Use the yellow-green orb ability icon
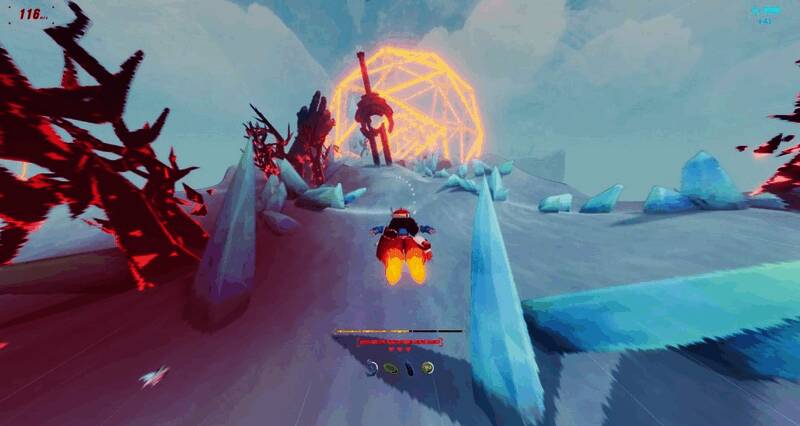The height and width of the screenshot is (426, 800). tap(427, 368)
